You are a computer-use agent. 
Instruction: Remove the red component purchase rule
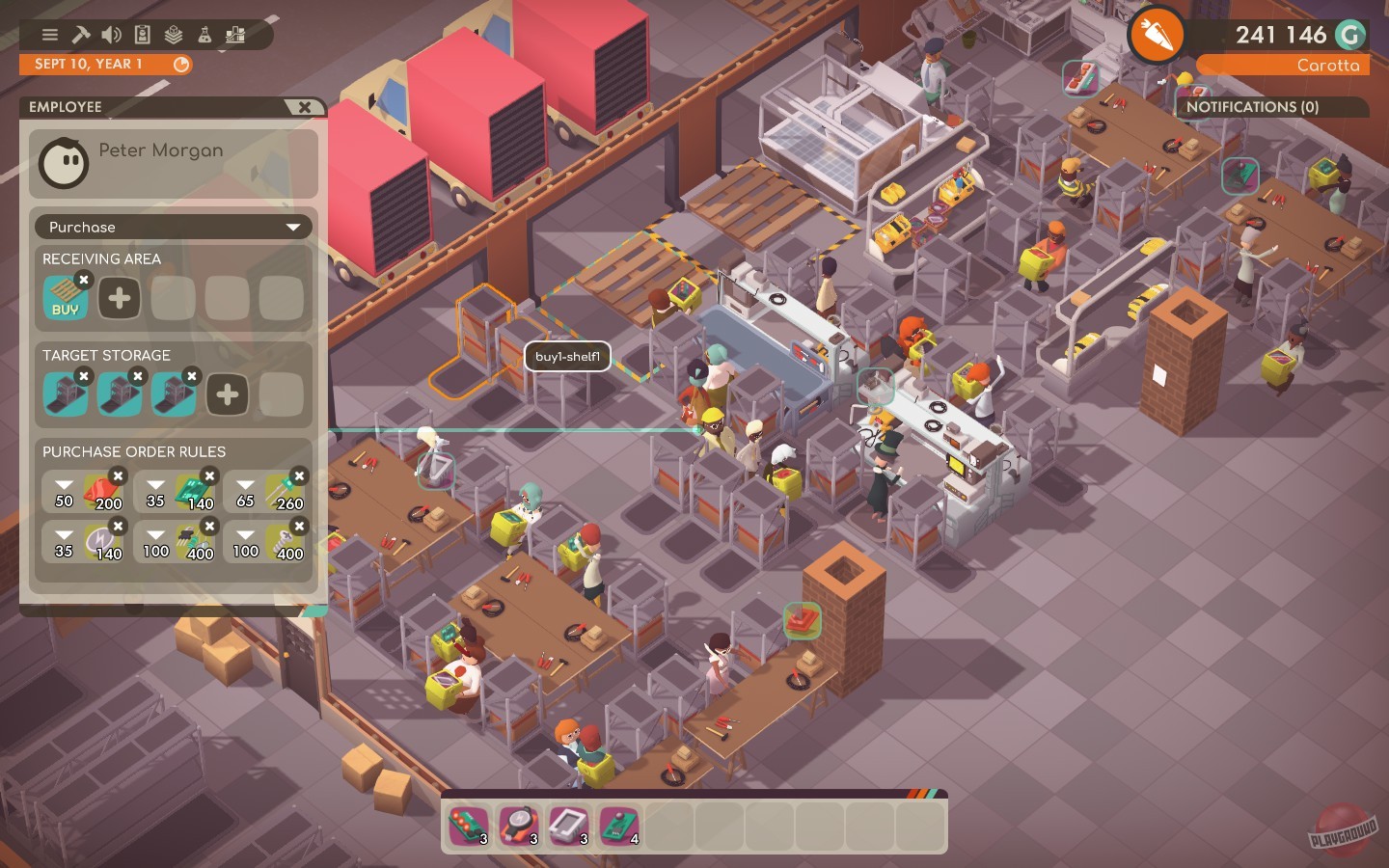(x=118, y=476)
